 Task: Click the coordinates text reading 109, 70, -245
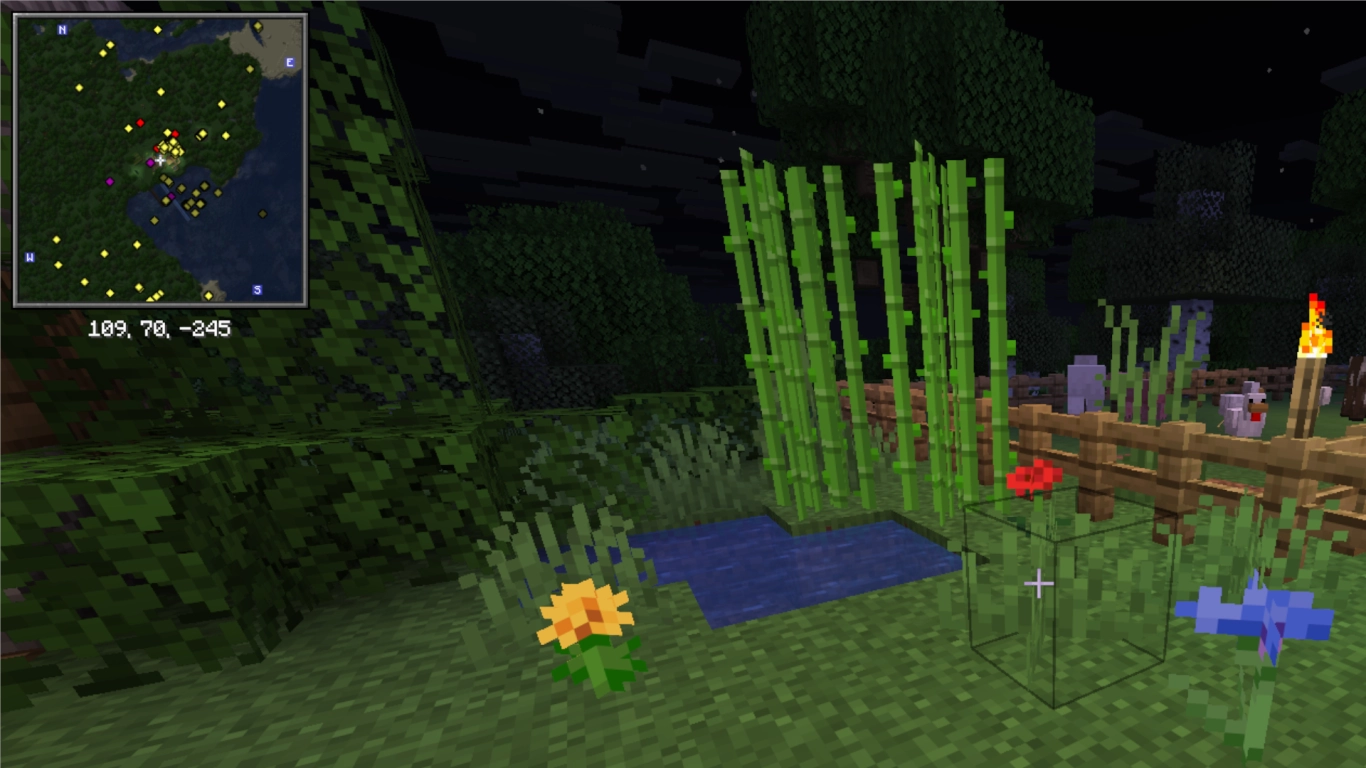click(x=160, y=325)
